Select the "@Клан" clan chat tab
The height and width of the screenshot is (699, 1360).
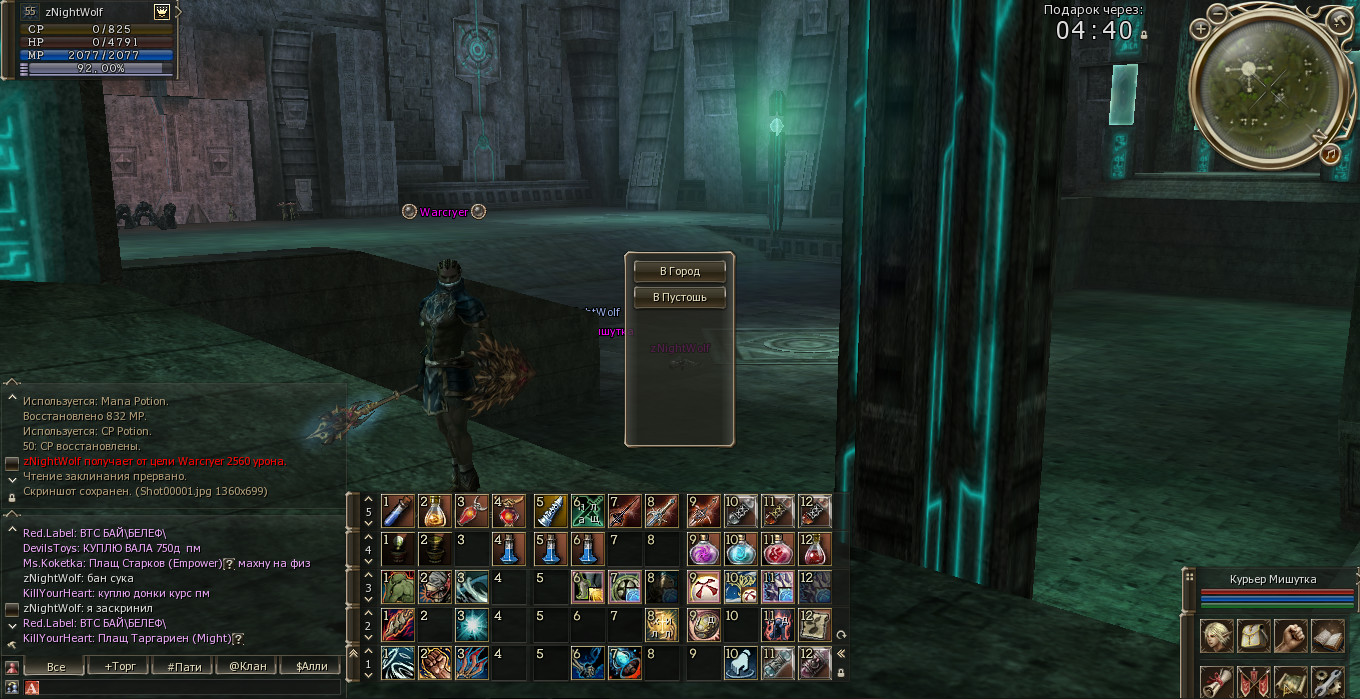click(247, 666)
